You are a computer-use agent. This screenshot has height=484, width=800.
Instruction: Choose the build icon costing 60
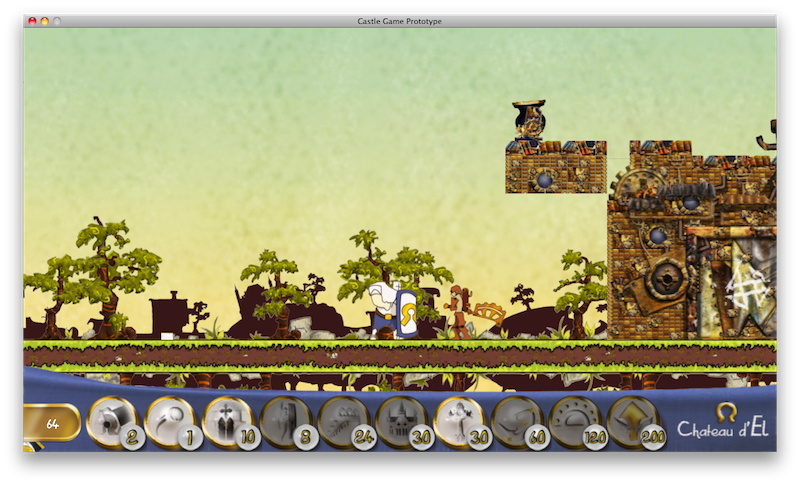coord(516,421)
